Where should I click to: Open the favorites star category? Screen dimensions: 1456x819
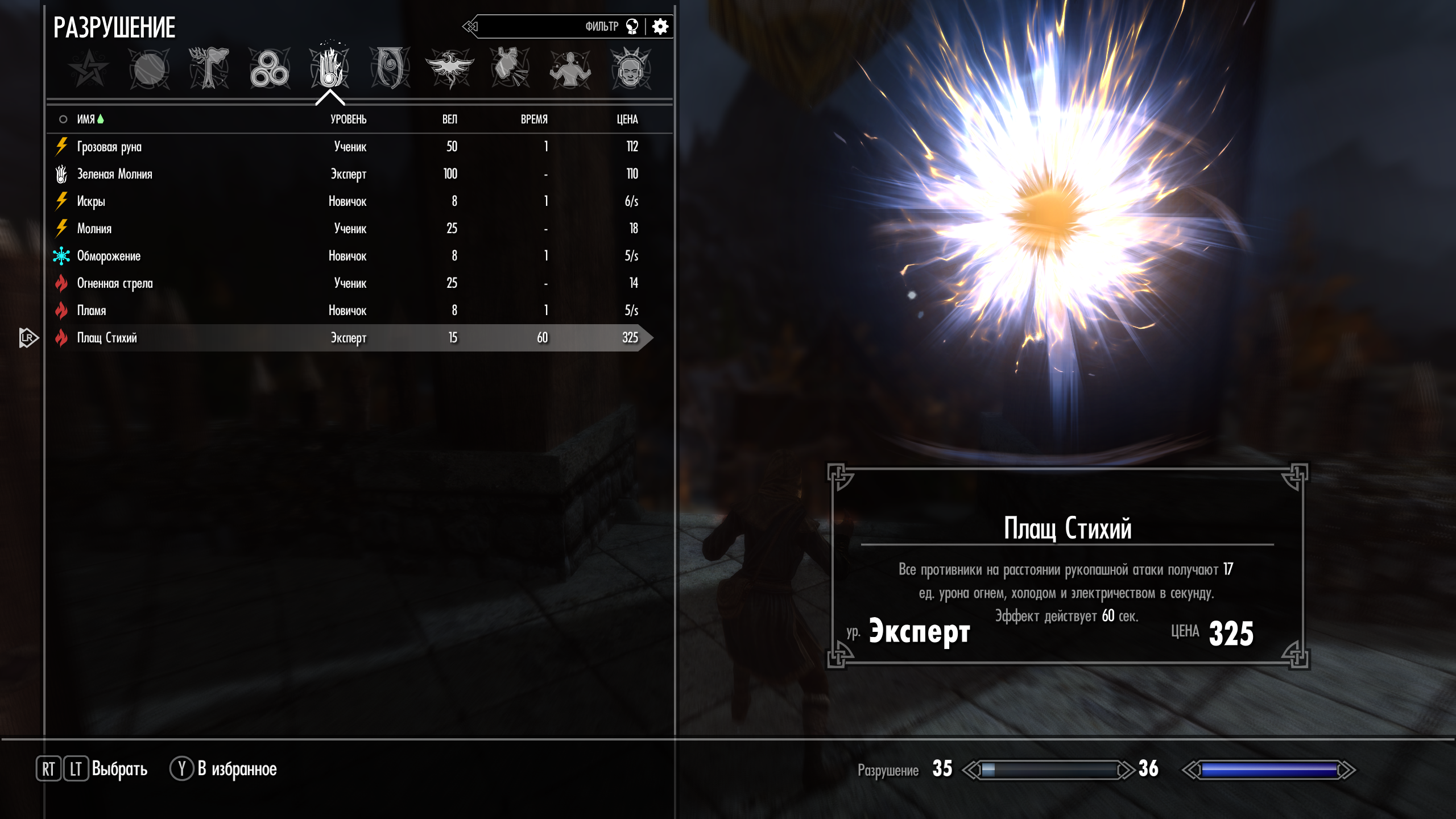[89, 69]
